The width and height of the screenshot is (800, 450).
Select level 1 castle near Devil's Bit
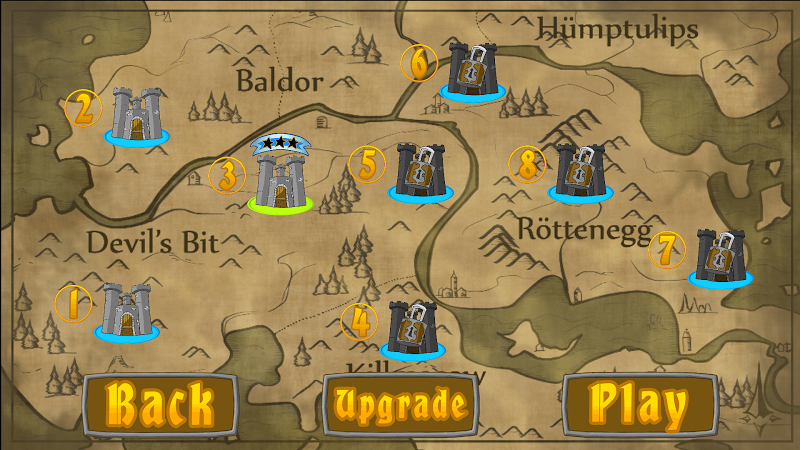click(127, 311)
